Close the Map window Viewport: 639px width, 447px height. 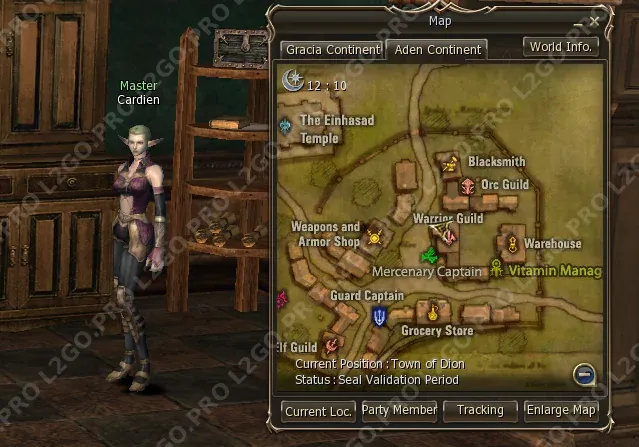point(595,20)
